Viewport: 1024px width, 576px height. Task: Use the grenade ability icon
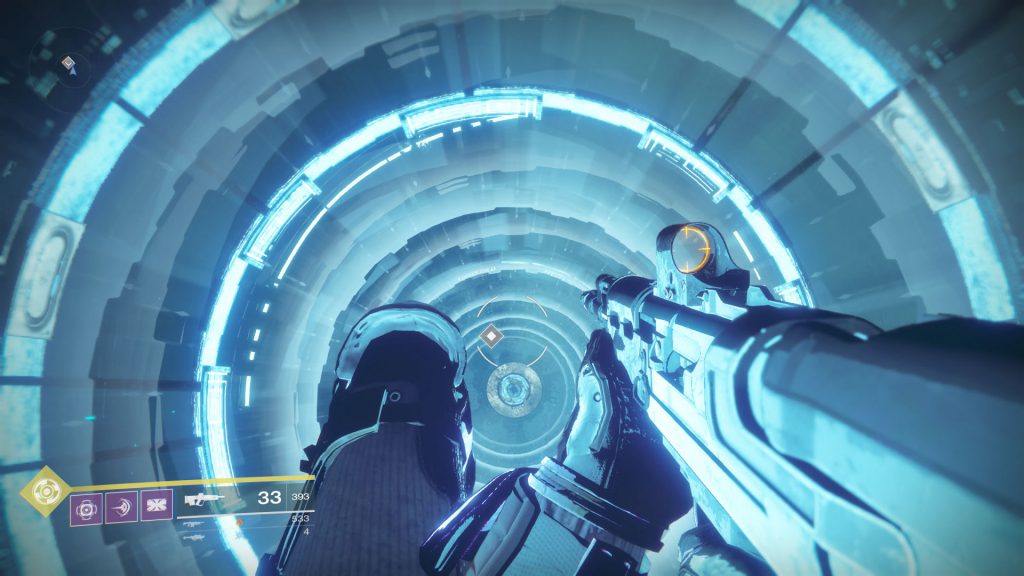pos(85,507)
